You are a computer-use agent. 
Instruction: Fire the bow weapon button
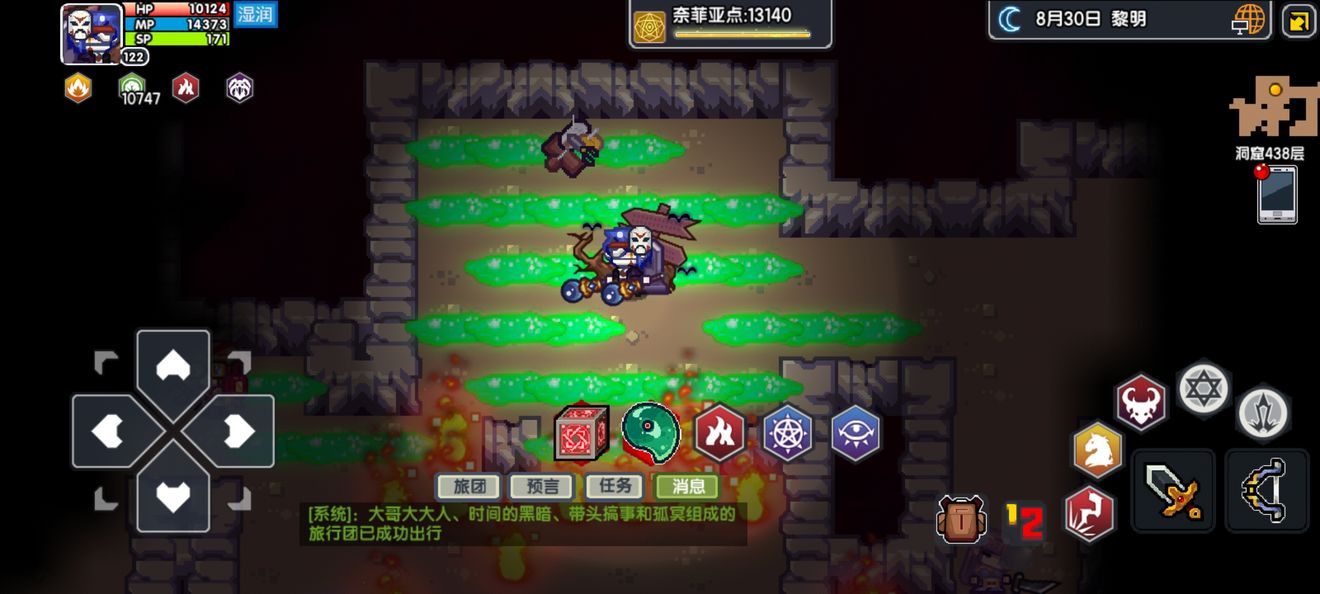[x=1267, y=490]
